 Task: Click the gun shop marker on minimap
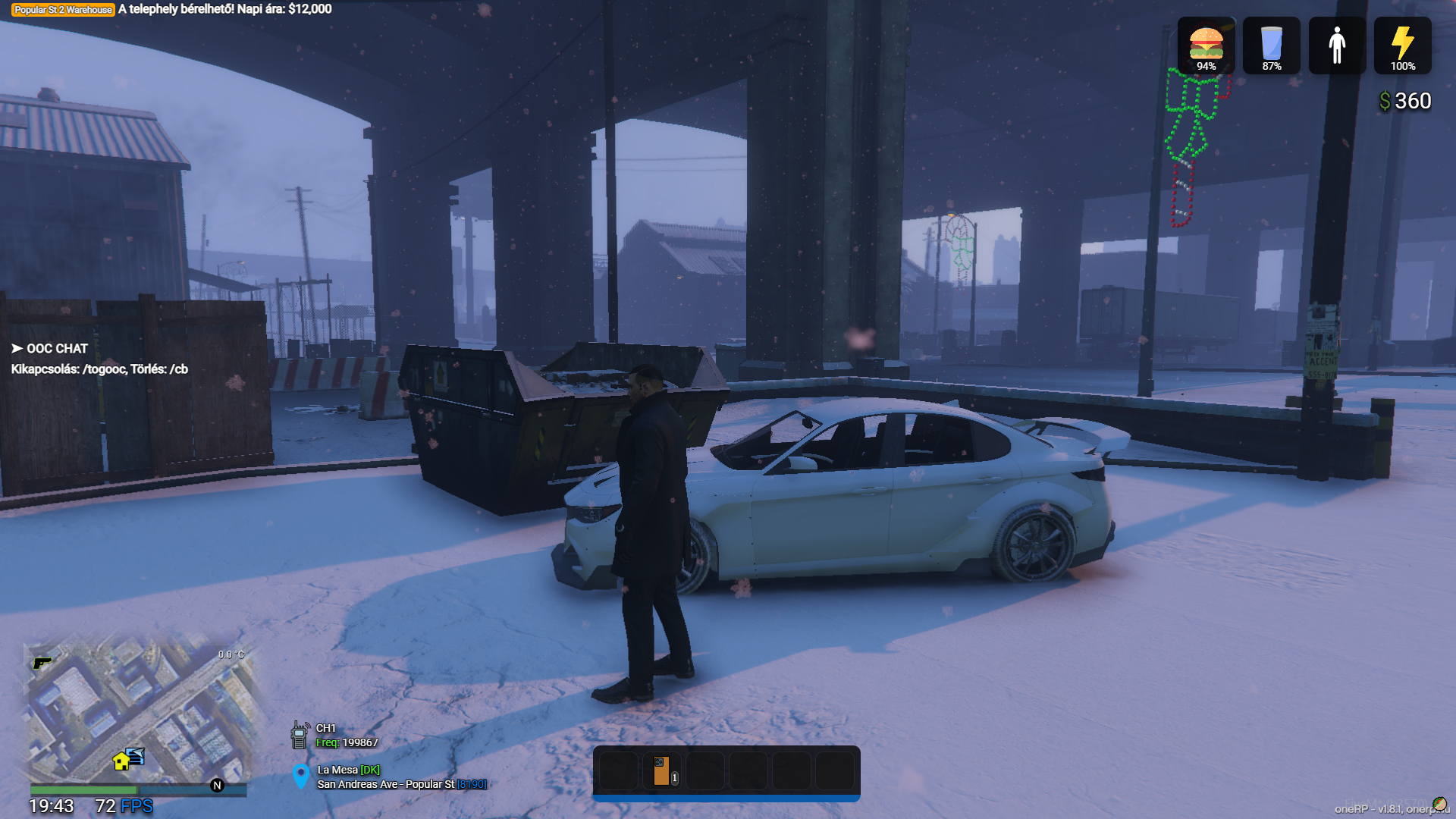tap(42, 663)
